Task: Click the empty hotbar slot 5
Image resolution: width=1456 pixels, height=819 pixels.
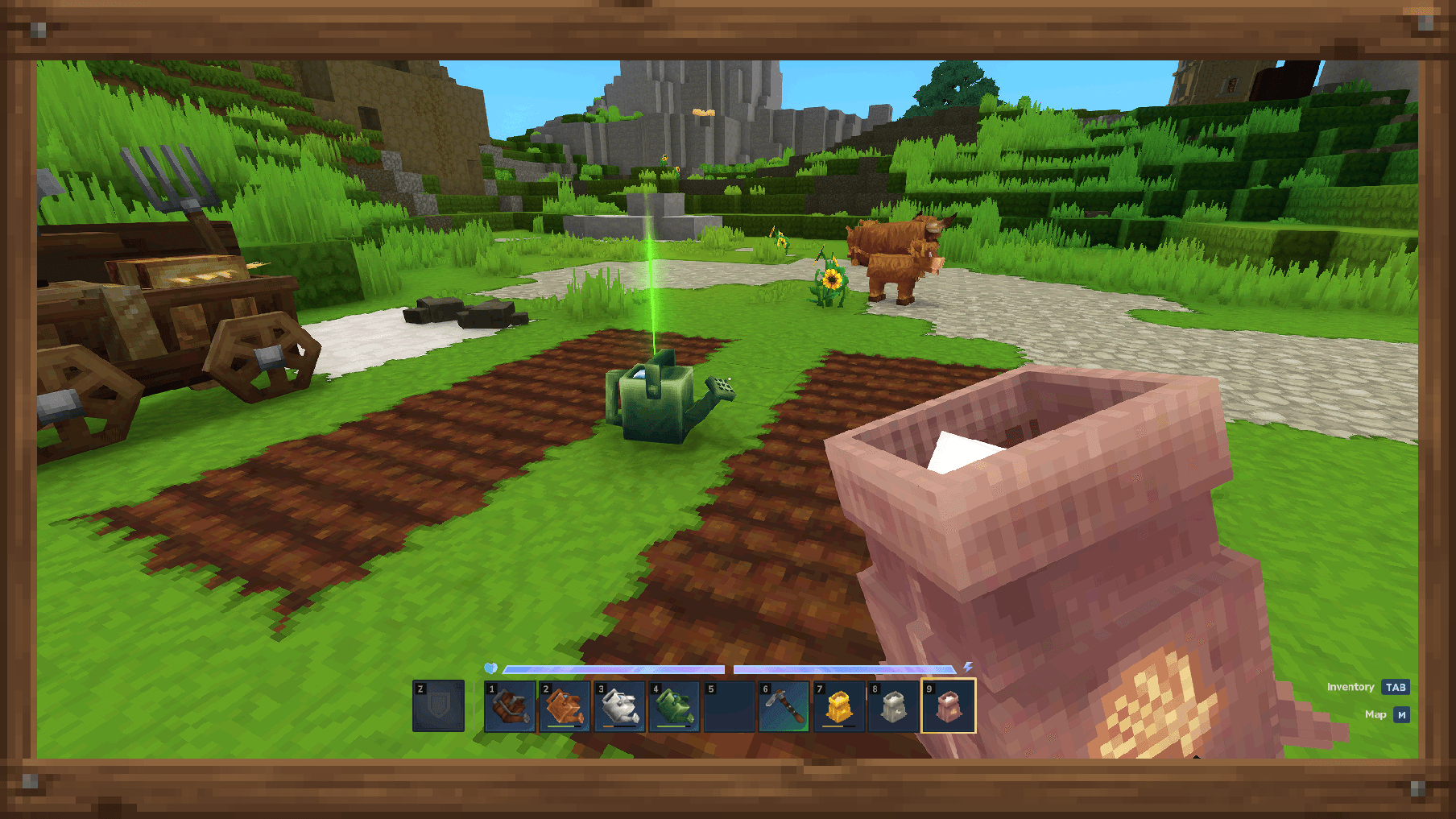Action: (731, 707)
